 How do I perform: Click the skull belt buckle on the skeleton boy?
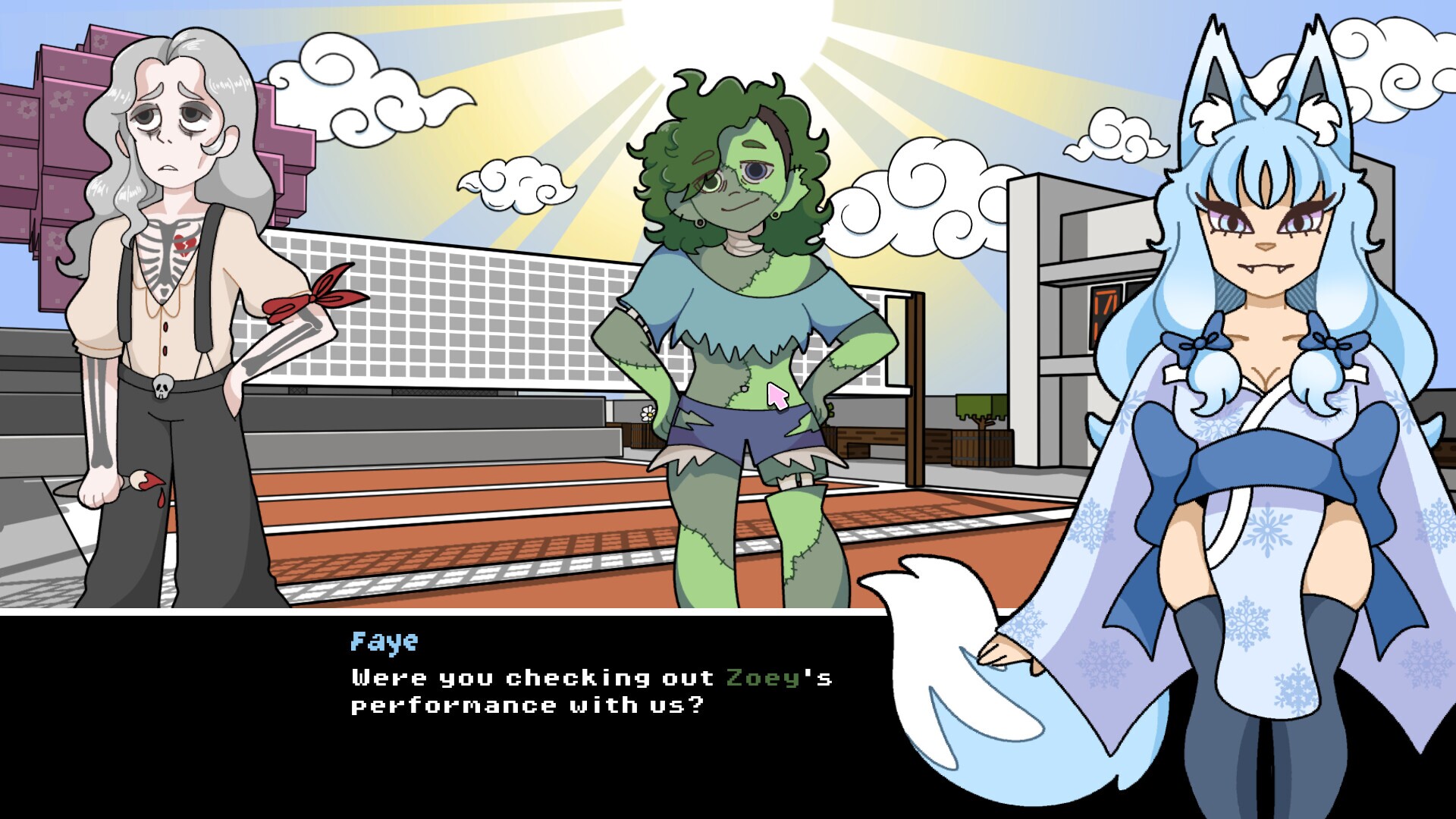click(x=162, y=388)
